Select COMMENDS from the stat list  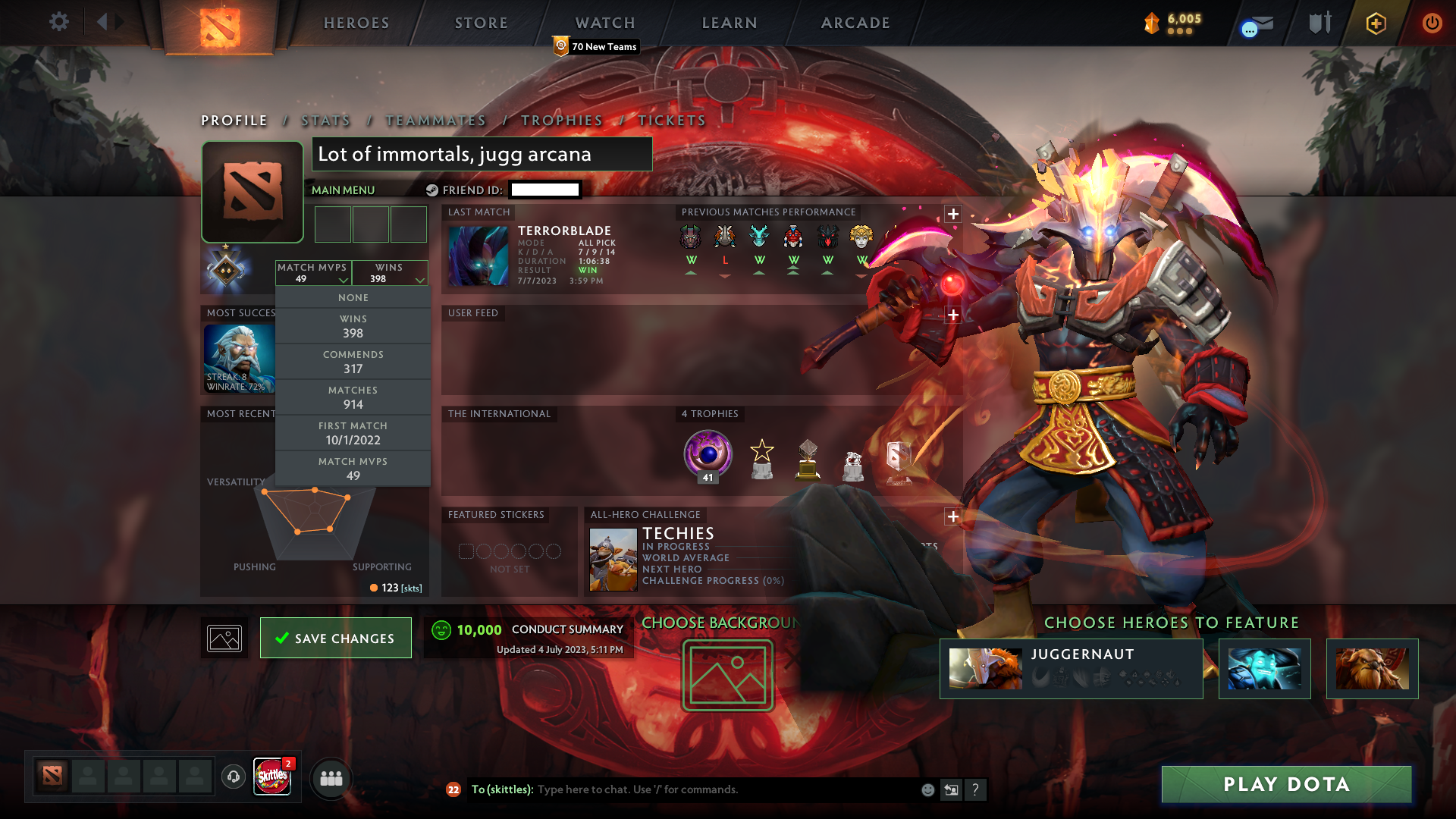tap(353, 362)
